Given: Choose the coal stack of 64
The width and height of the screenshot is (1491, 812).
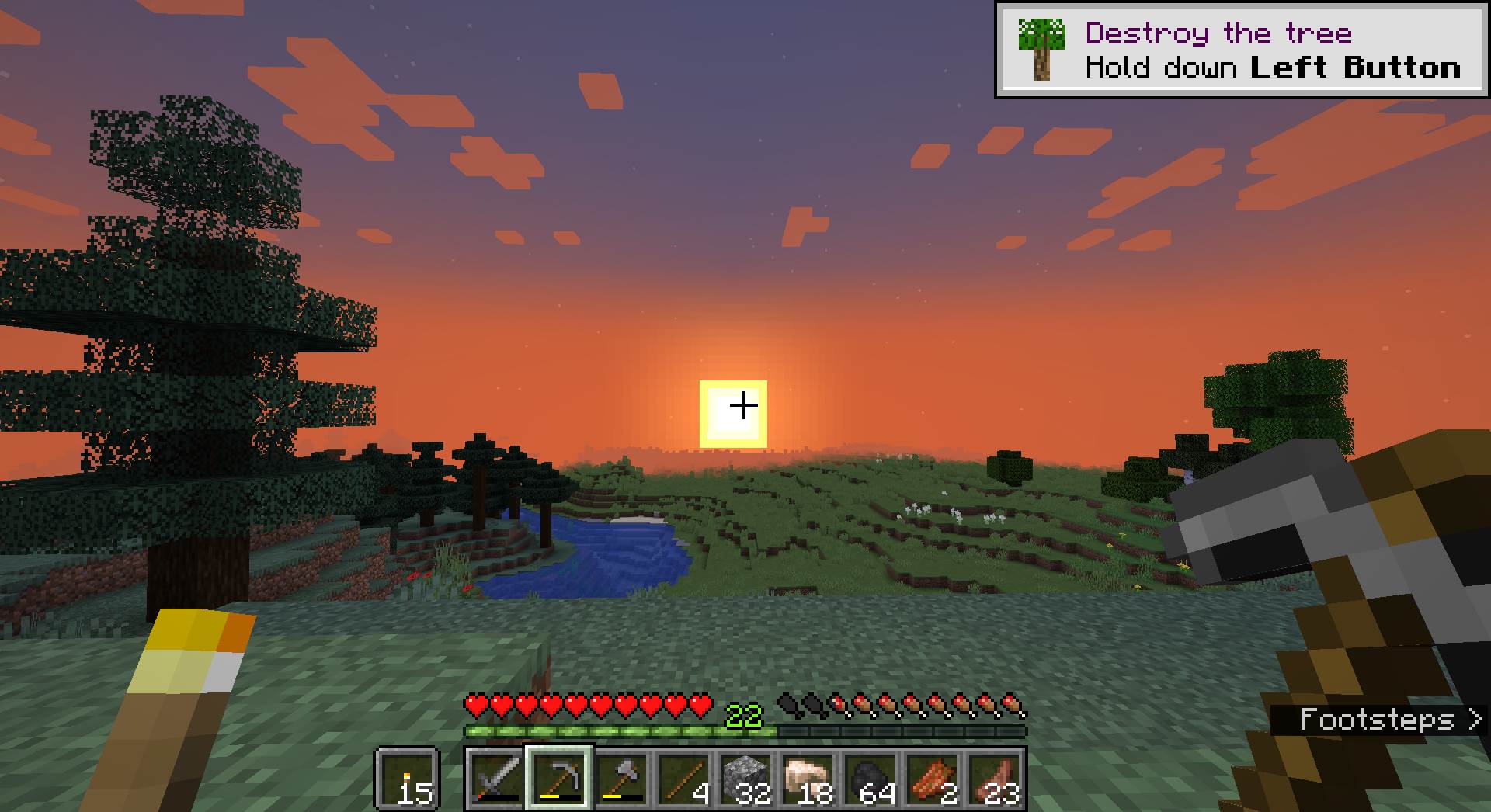Looking at the screenshot, I should tap(870, 779).
